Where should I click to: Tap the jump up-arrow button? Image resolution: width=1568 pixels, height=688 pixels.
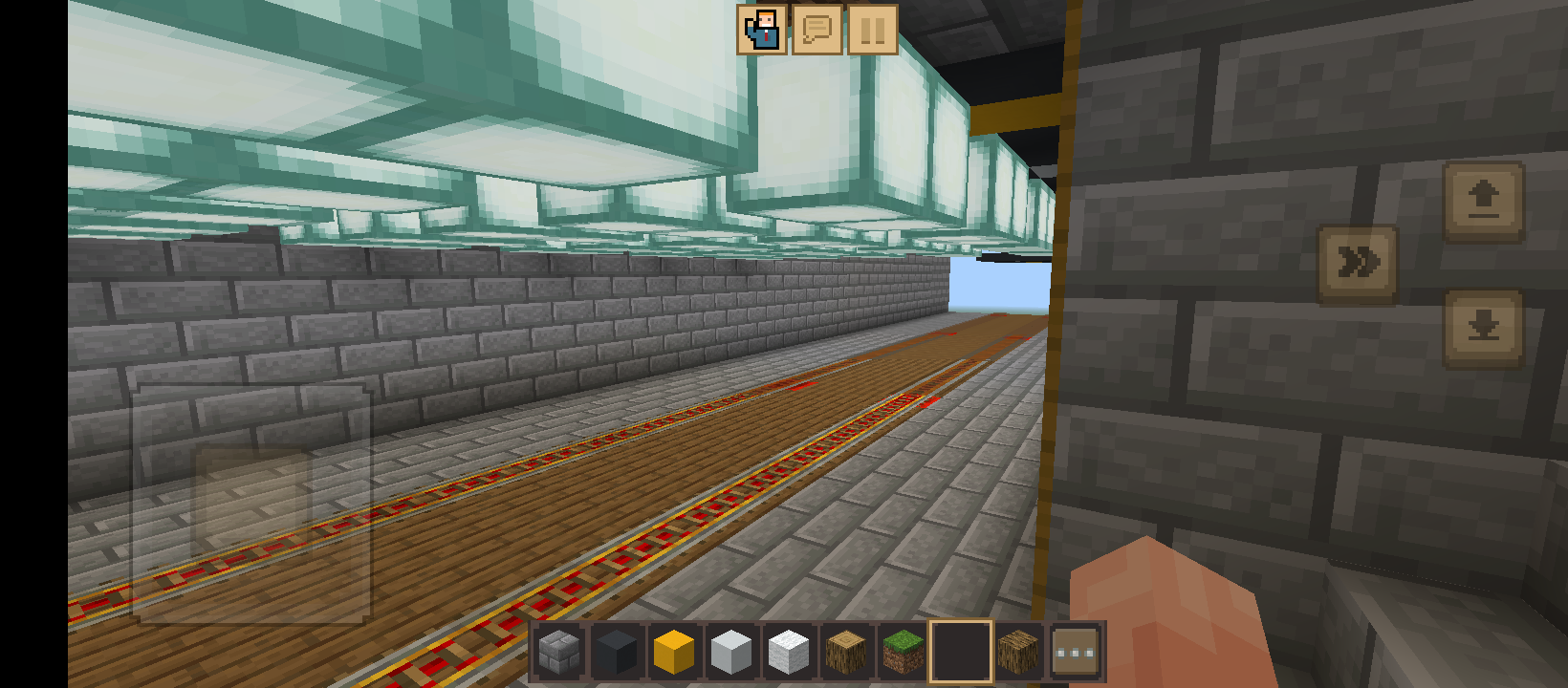[x=1485, y=201]
